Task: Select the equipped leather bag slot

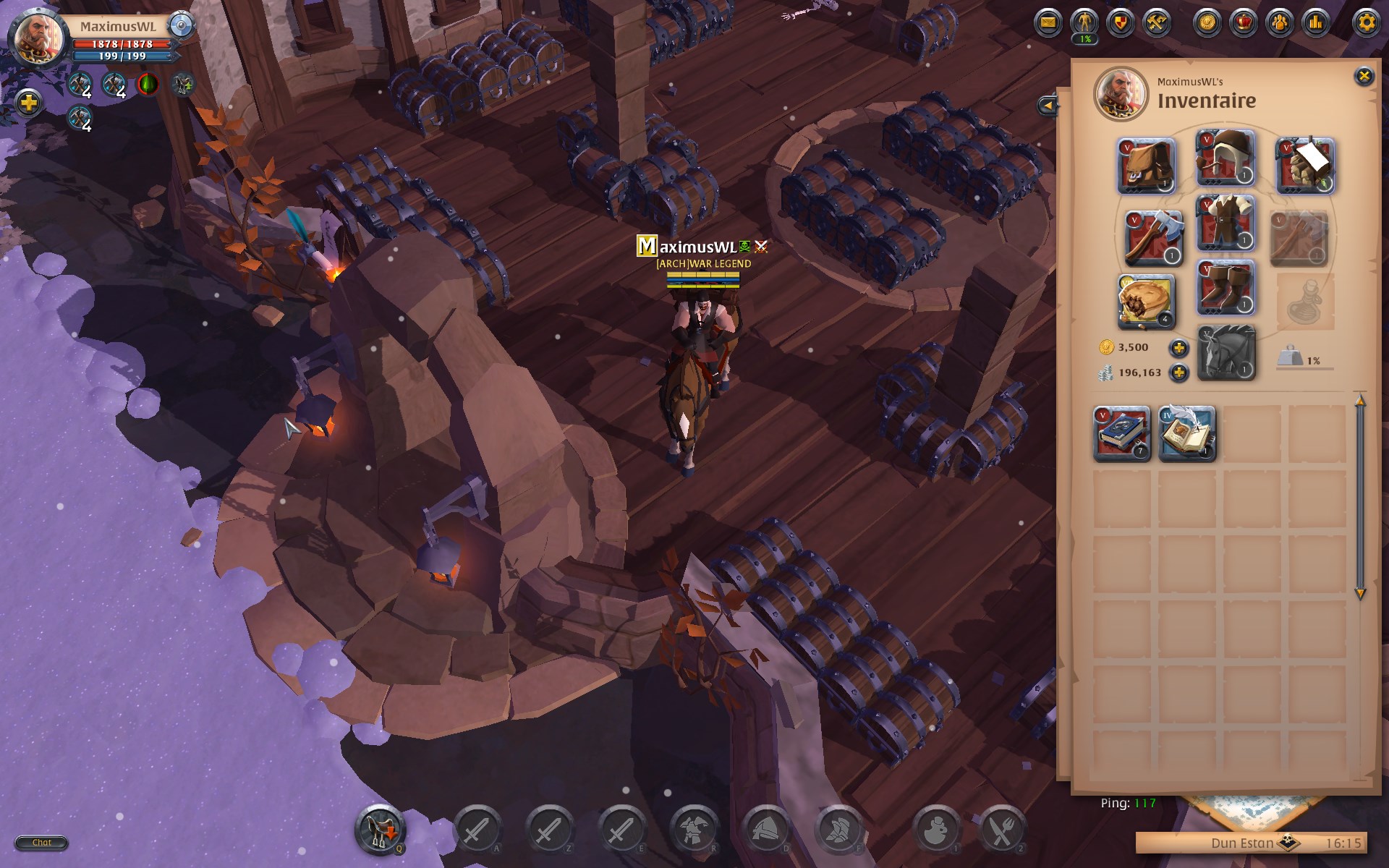Action: tap(1146, 166)
